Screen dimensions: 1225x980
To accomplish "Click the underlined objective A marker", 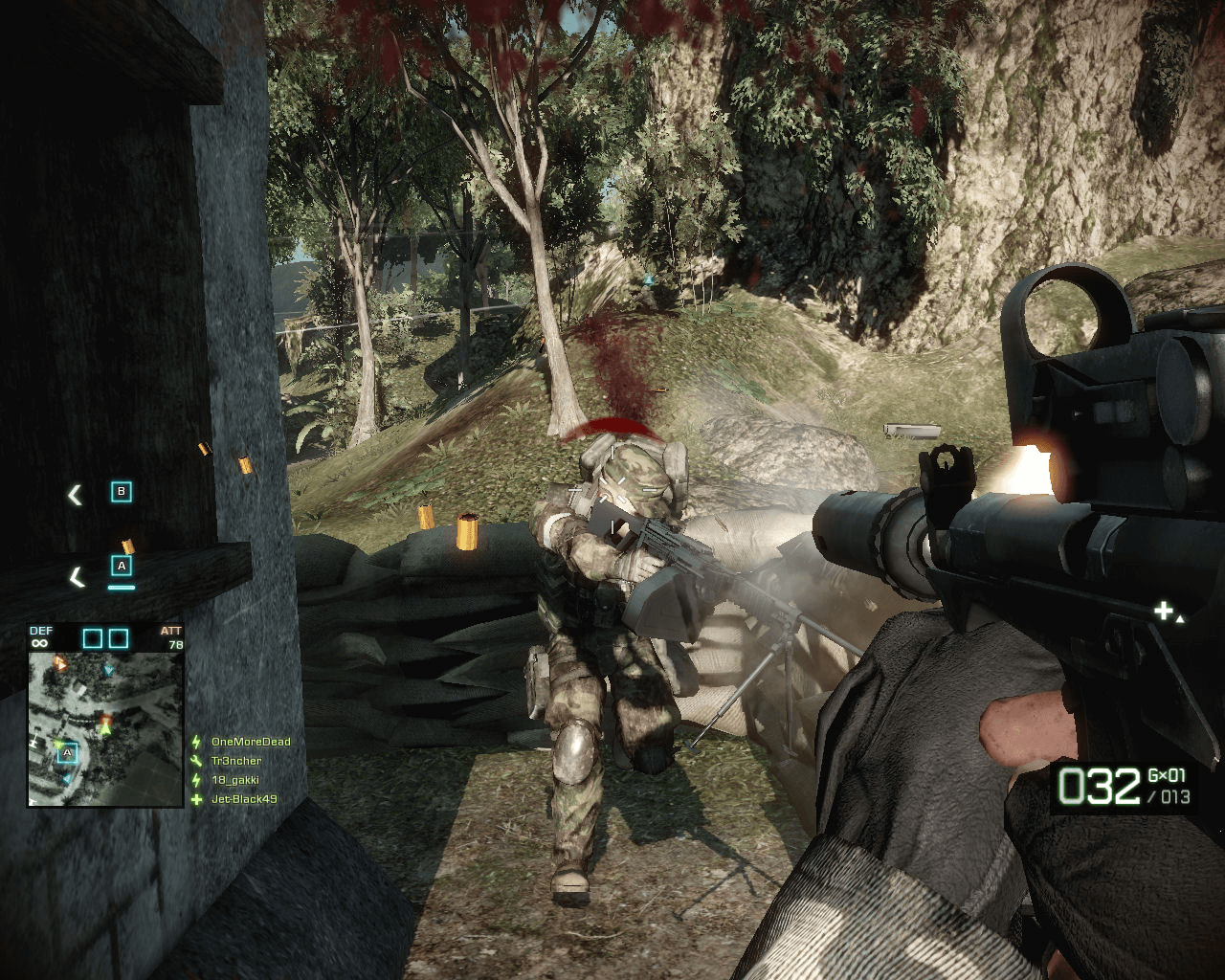I will [x=121, y=567].
